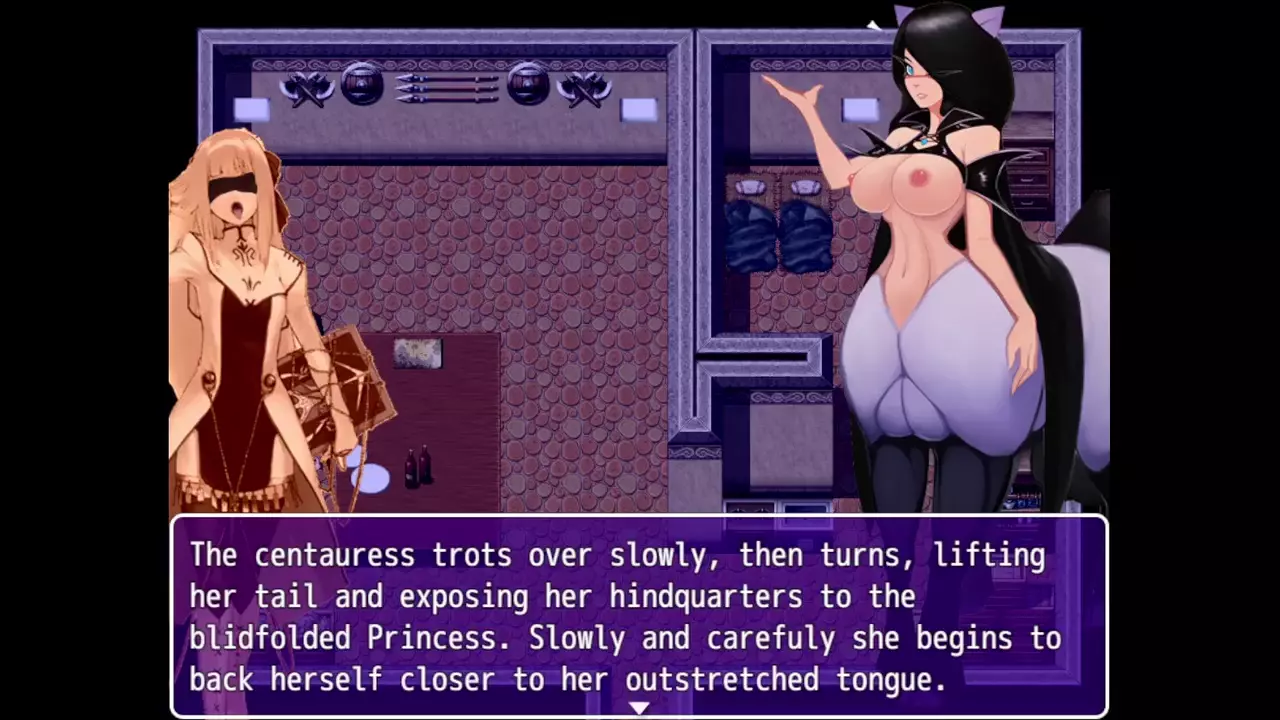Advance the purple dialogue message box

tap(639, 616)
